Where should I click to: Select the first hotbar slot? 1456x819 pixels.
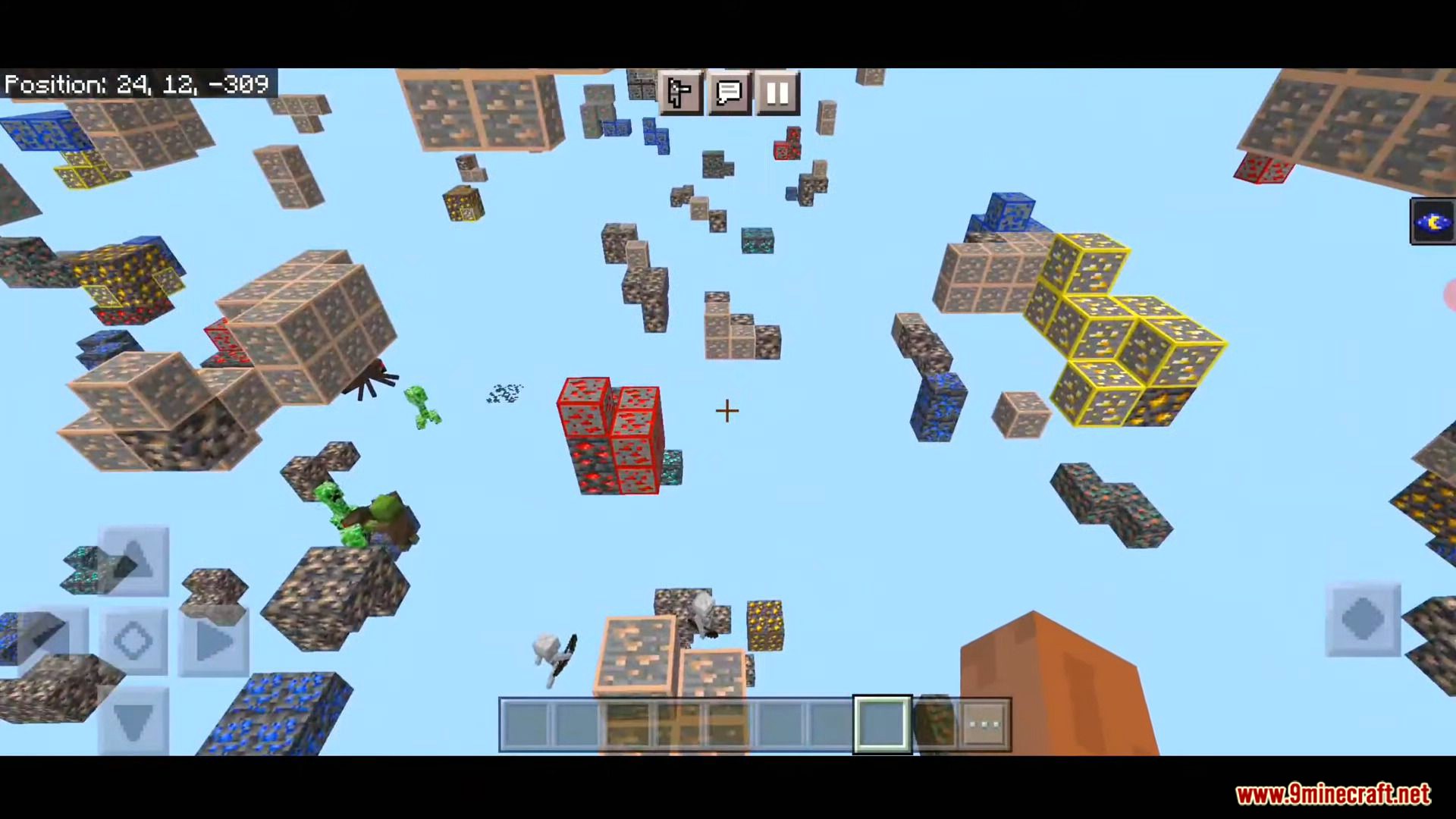pyautogui.click(x=525, y=724)
